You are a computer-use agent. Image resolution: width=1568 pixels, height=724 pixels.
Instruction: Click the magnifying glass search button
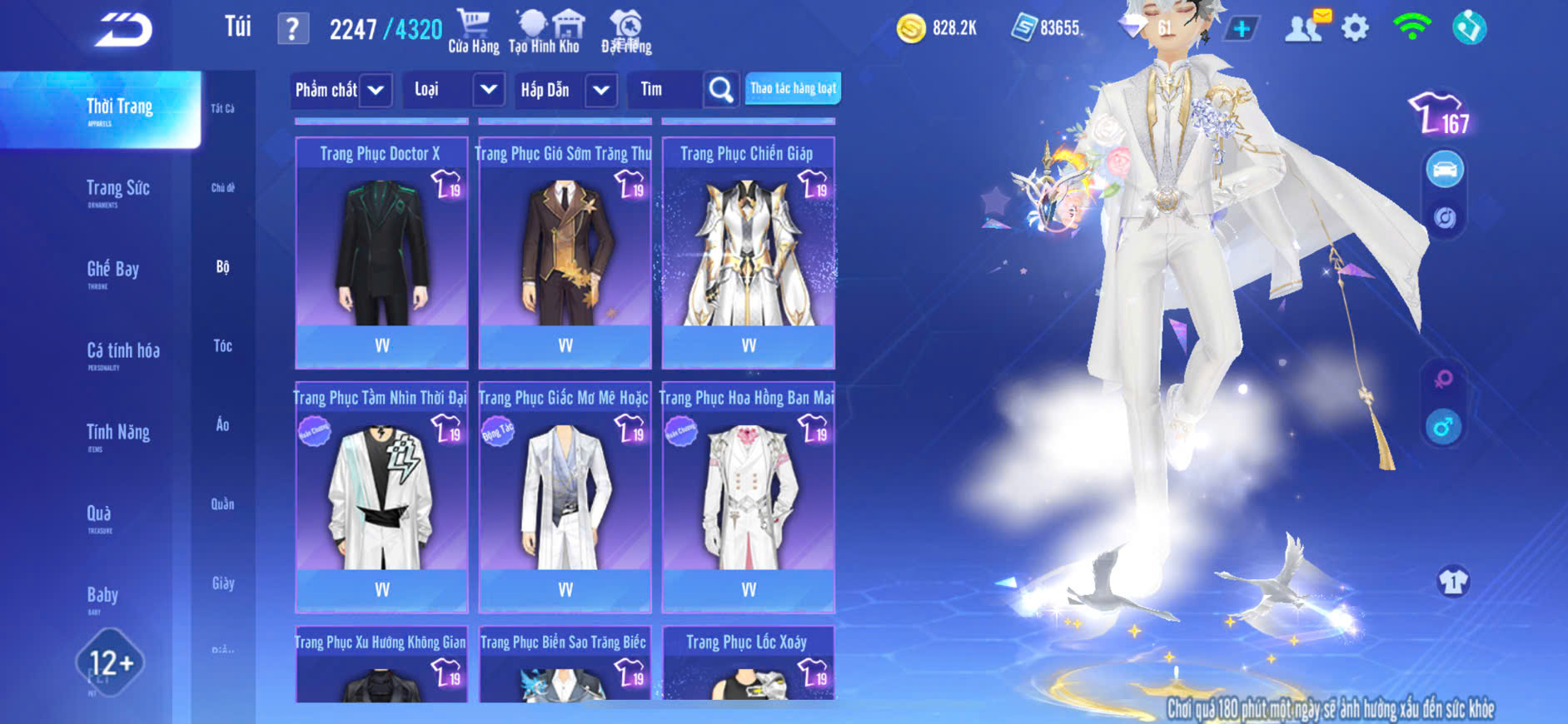point(720,90)
